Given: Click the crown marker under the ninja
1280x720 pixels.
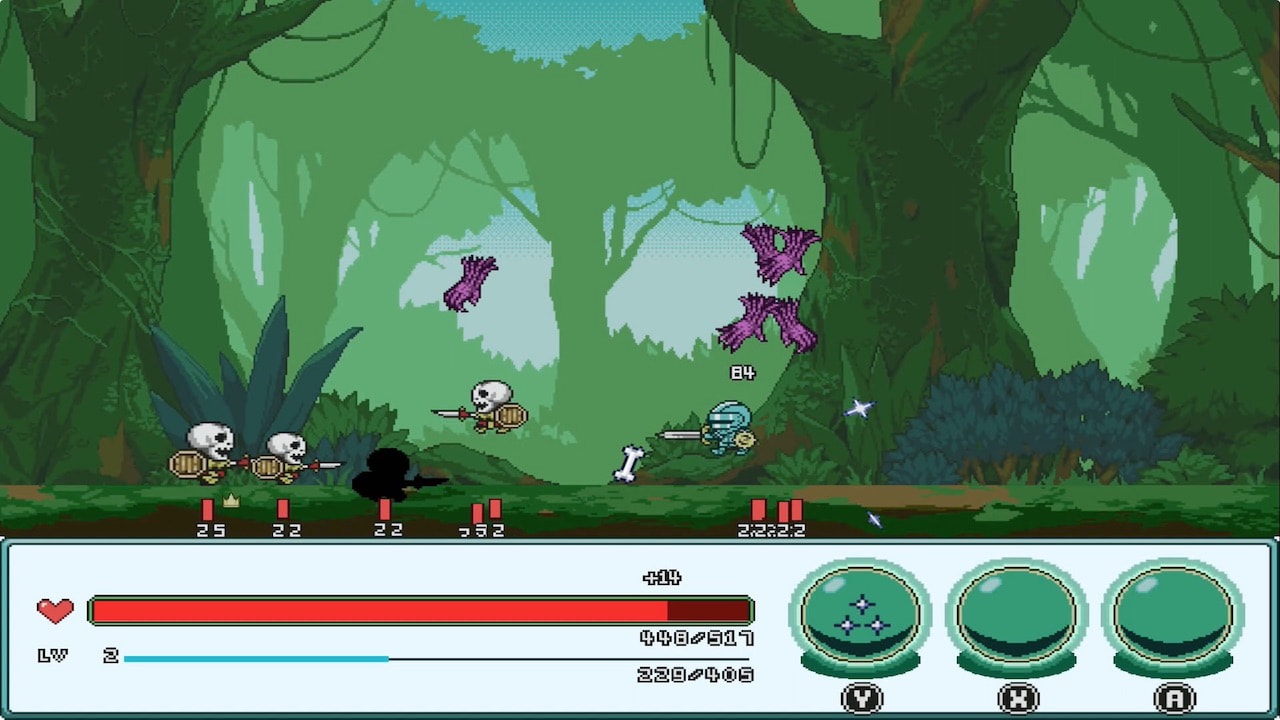Looking at the screenshot, I should (231, 501).
